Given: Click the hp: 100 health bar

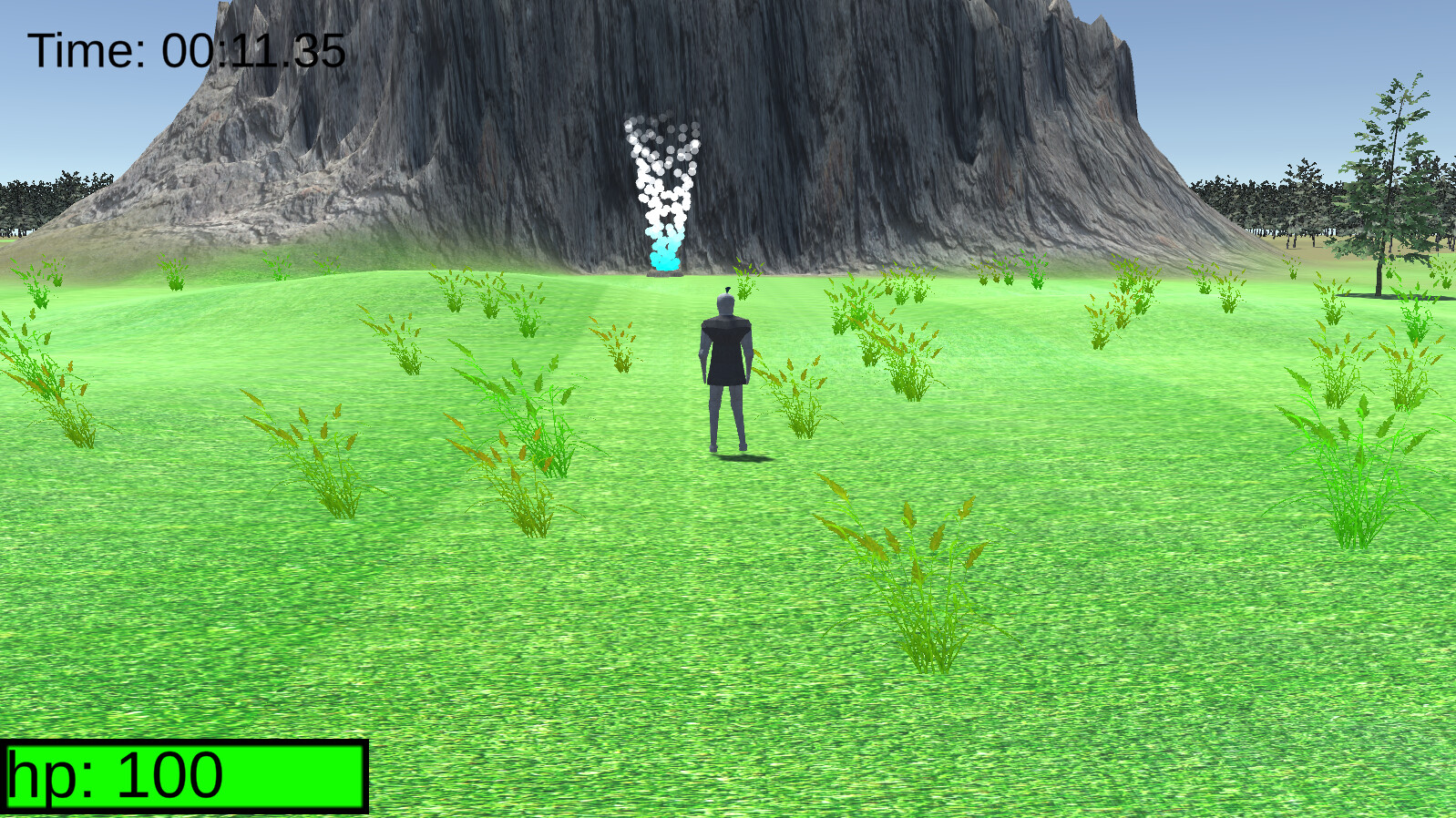Looking at the screenshot, I should pos(182,775).
